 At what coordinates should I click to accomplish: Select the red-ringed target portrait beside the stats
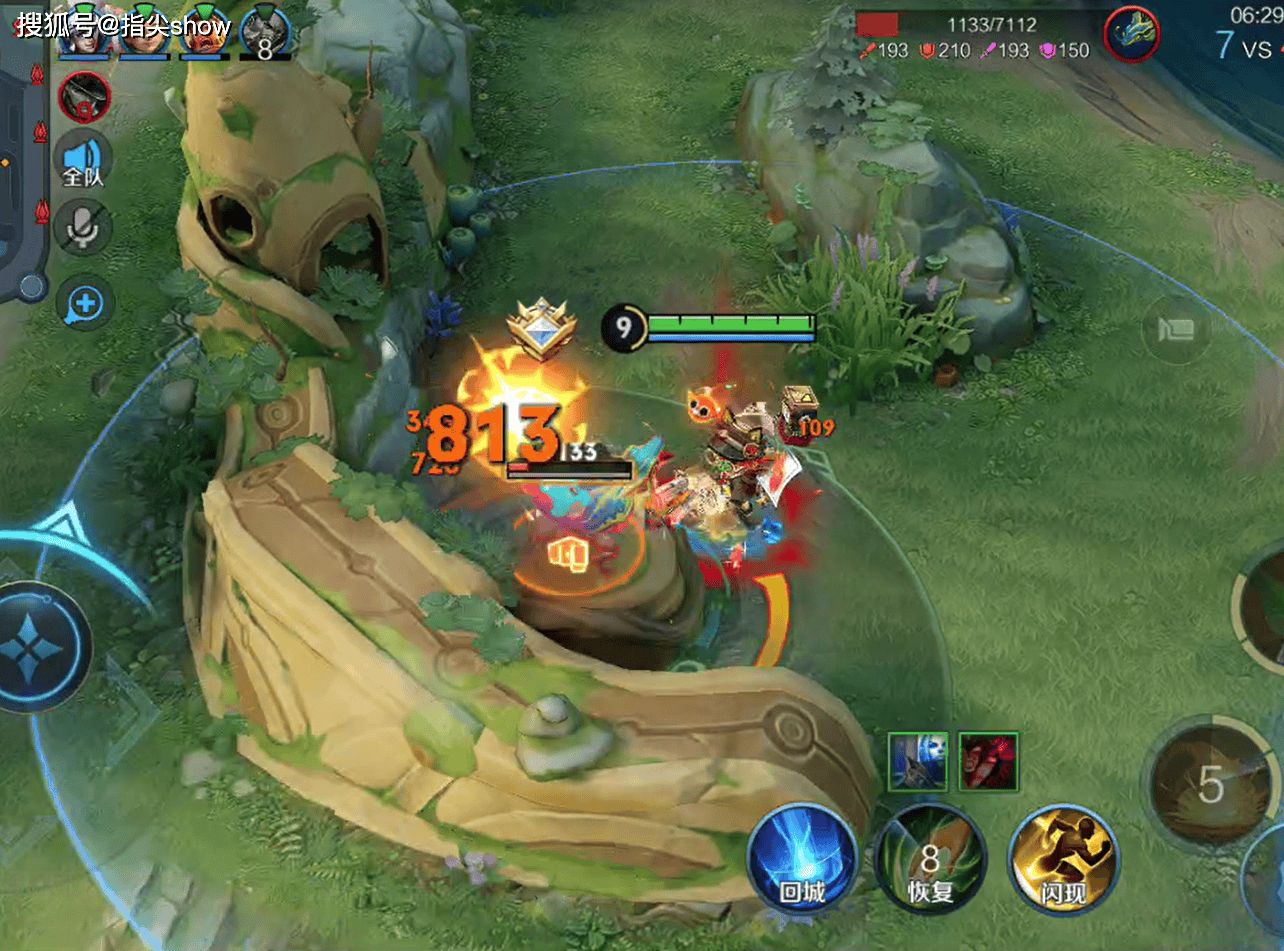1131,33
